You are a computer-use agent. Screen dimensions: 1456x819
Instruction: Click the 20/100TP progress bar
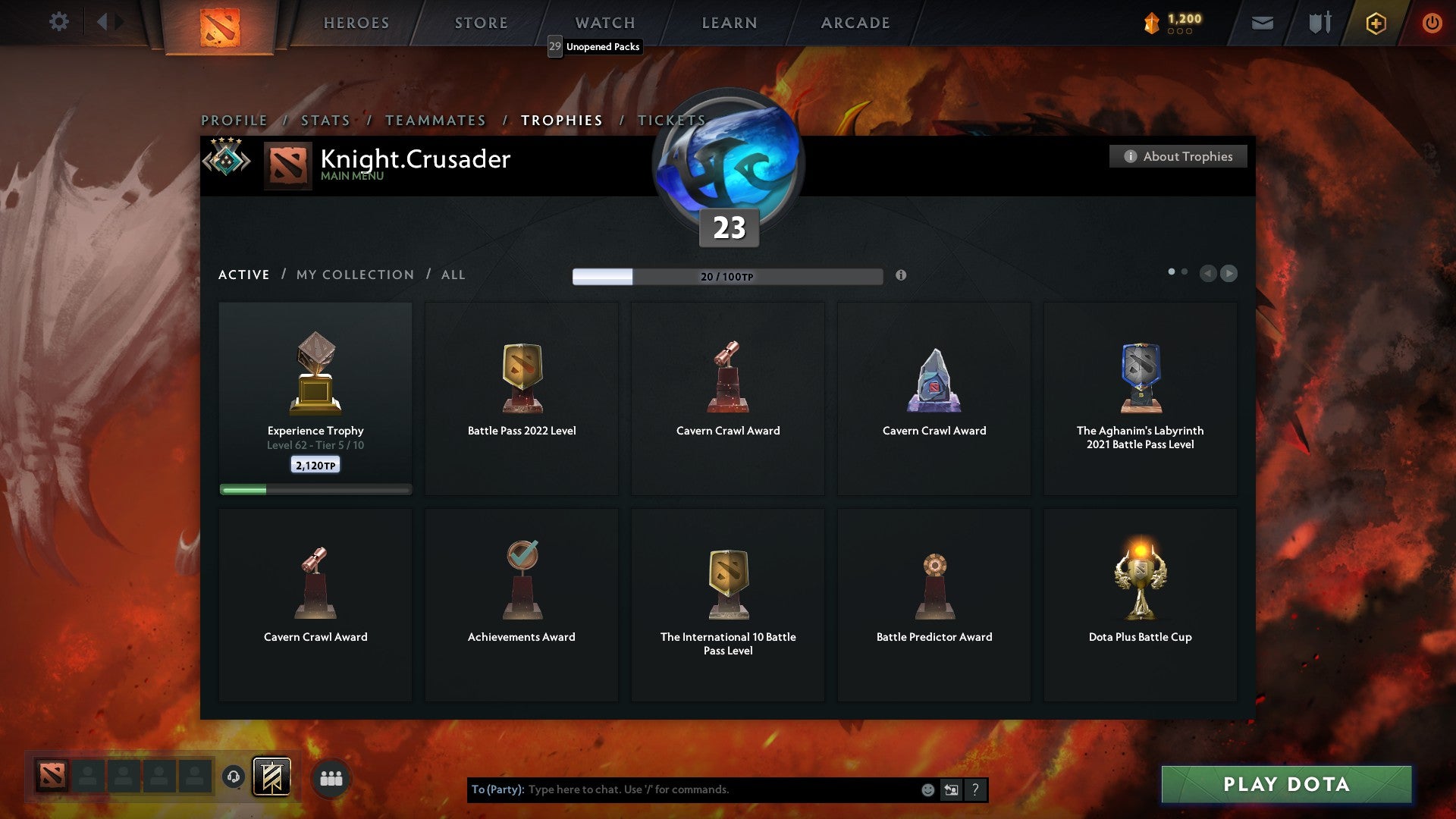(726, 276)
